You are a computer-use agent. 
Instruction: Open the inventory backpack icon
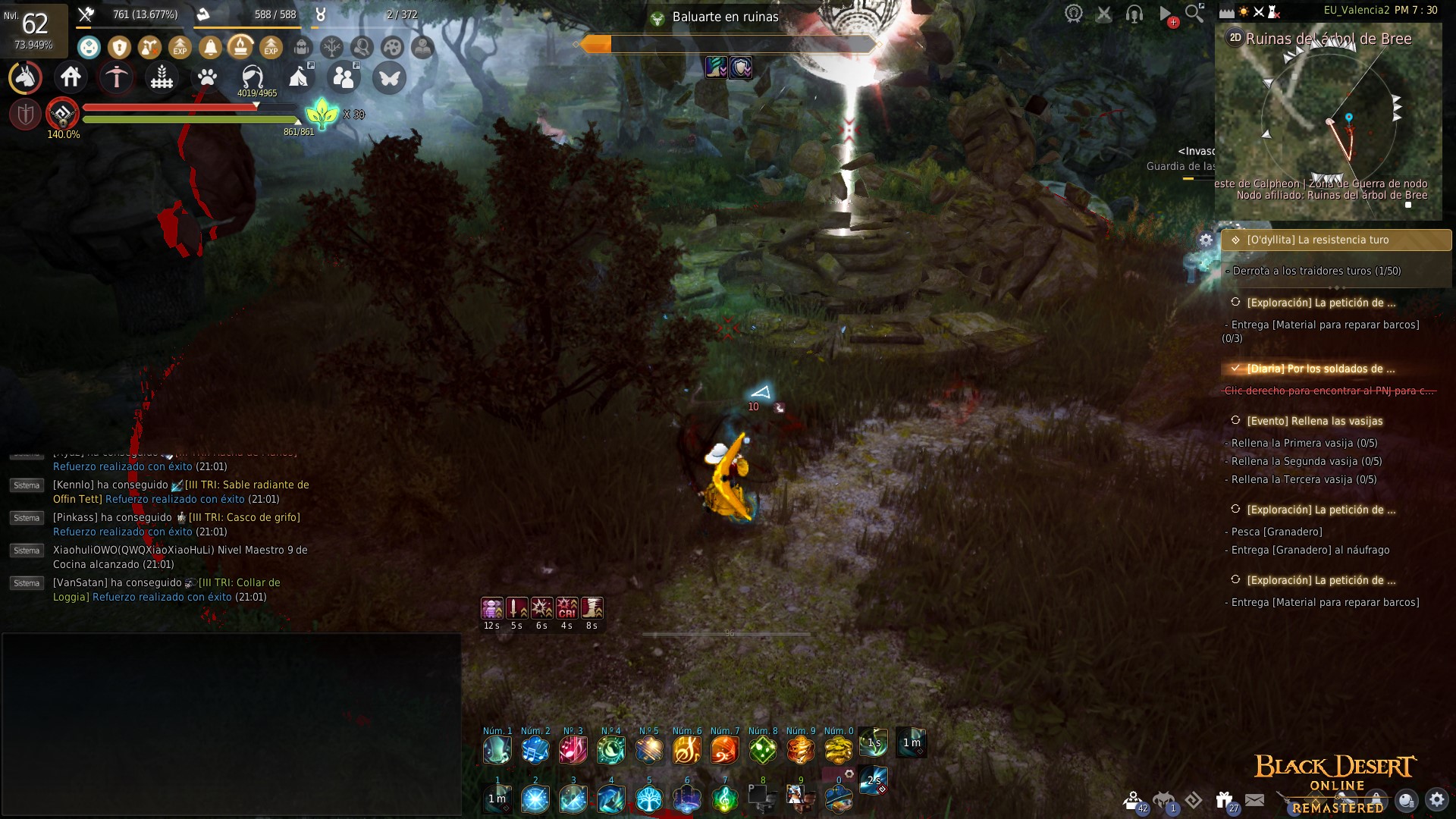(300, 47)
